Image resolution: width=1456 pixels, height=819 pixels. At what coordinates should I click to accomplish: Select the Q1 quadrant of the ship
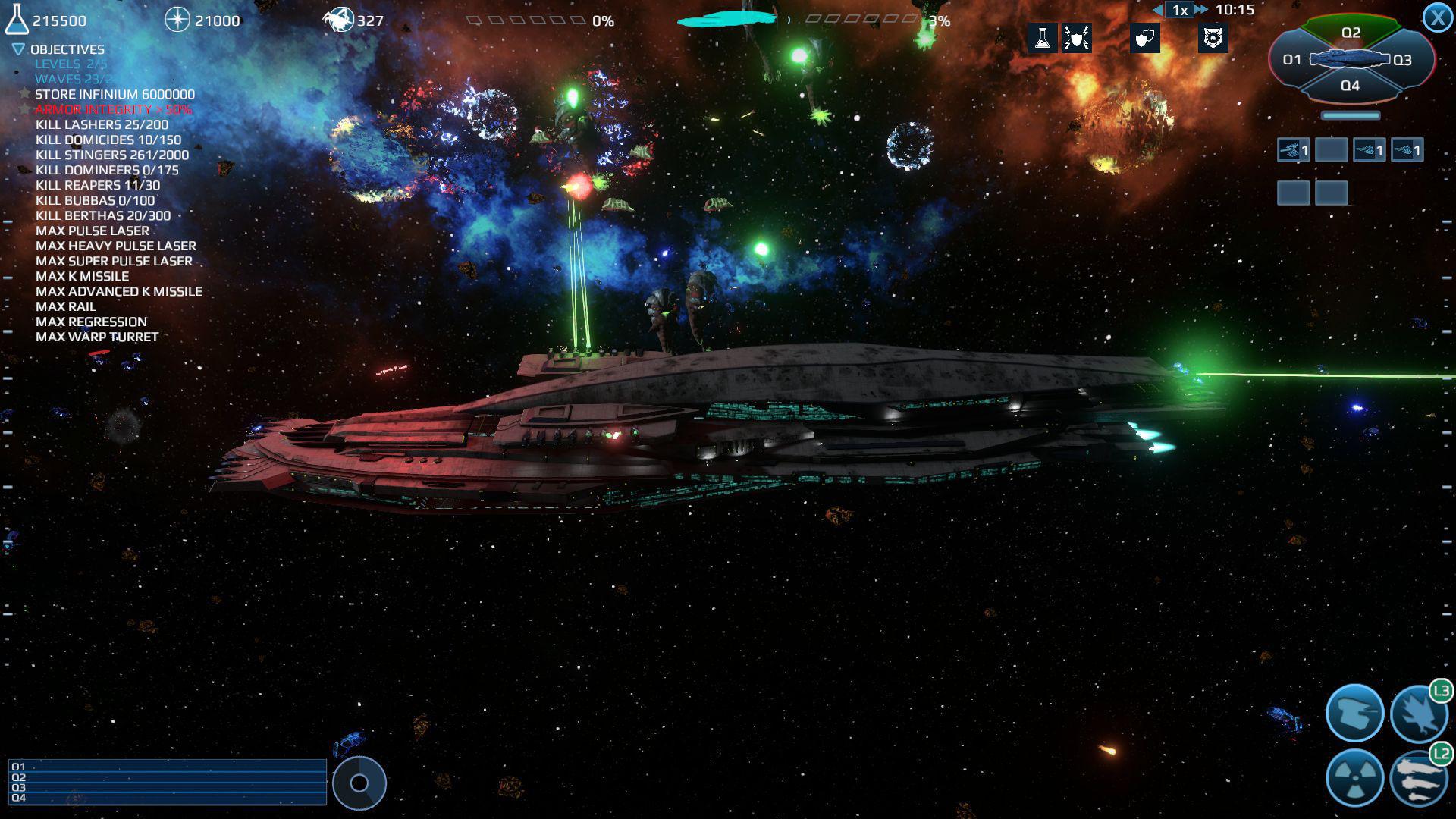click(x=1293, y=58)
